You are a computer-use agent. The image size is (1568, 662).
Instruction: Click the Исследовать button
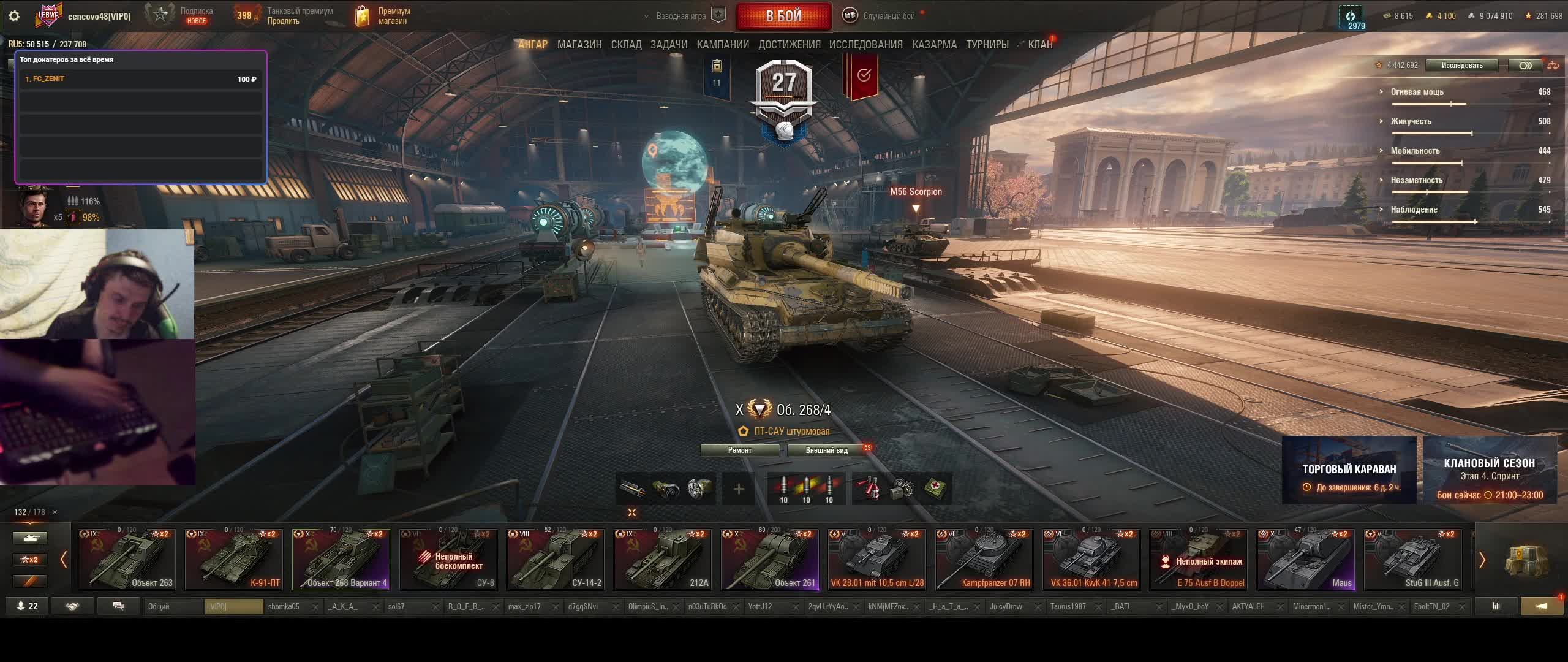click(x=1461, y=66)
